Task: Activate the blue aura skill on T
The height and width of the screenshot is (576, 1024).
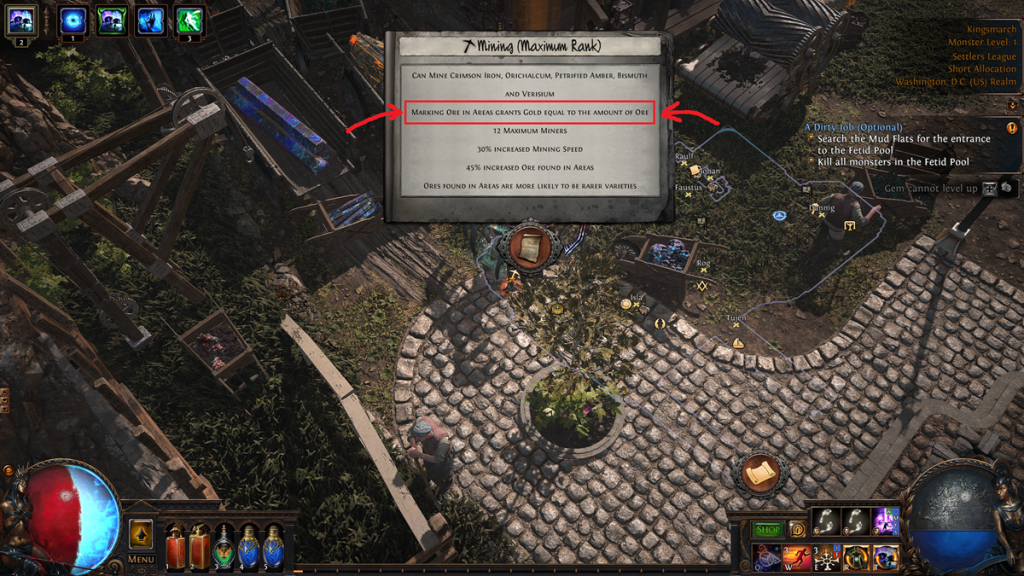Action: 884,557
